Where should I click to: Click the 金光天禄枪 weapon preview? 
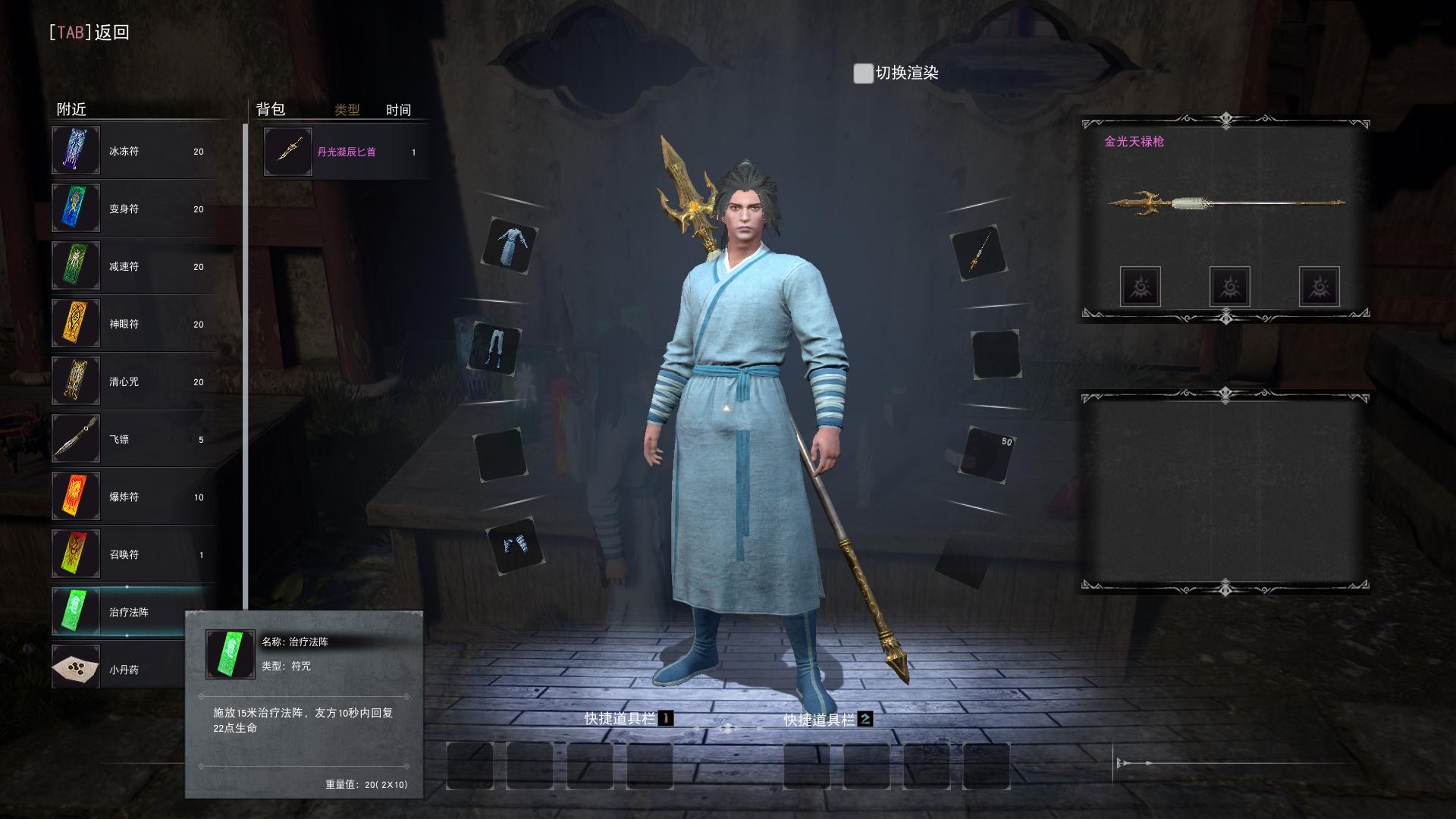click(x=1225, y=203)
